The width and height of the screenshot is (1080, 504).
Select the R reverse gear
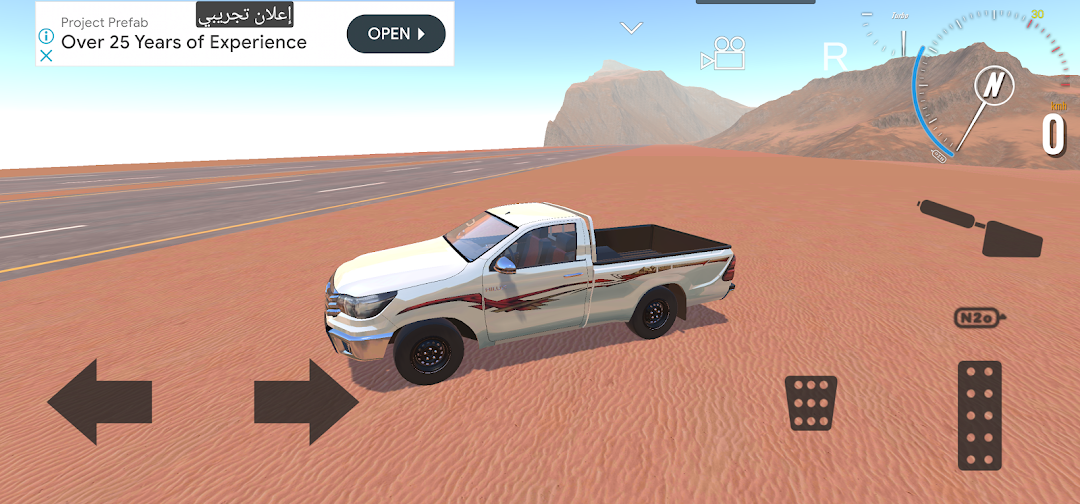point(834,57)
